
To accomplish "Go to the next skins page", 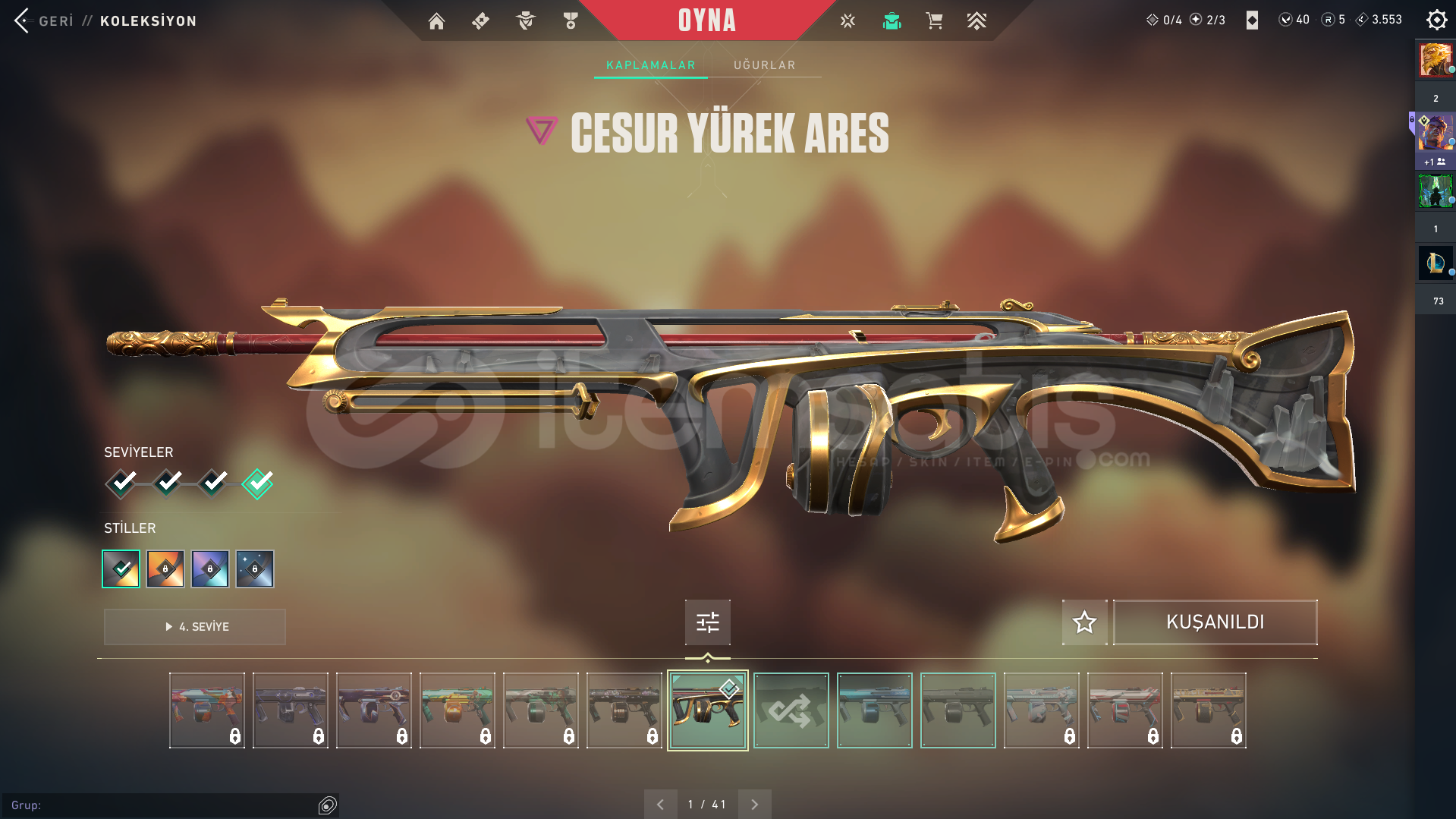I will [754, 805].
